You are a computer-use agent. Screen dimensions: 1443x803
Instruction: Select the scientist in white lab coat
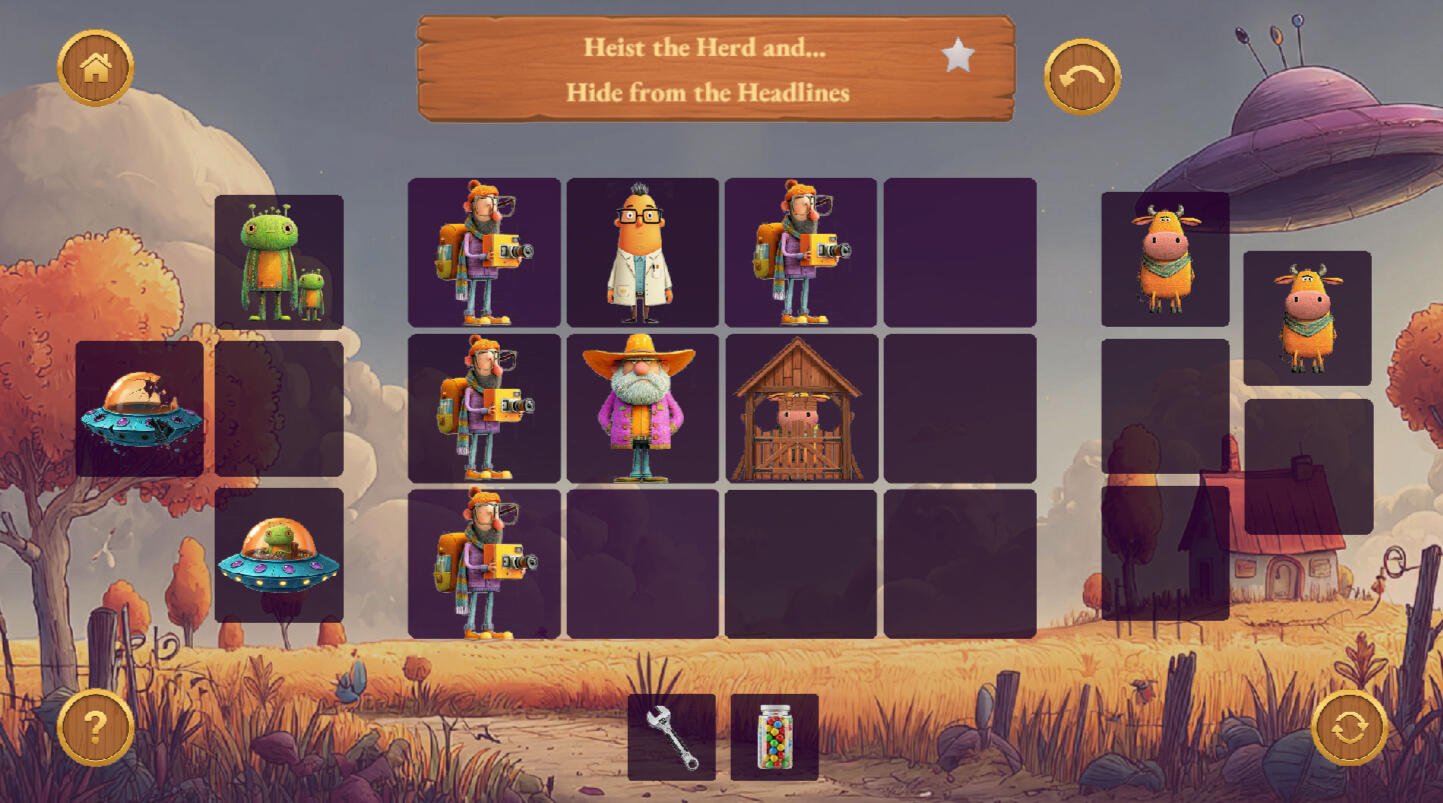pos(642,253)
